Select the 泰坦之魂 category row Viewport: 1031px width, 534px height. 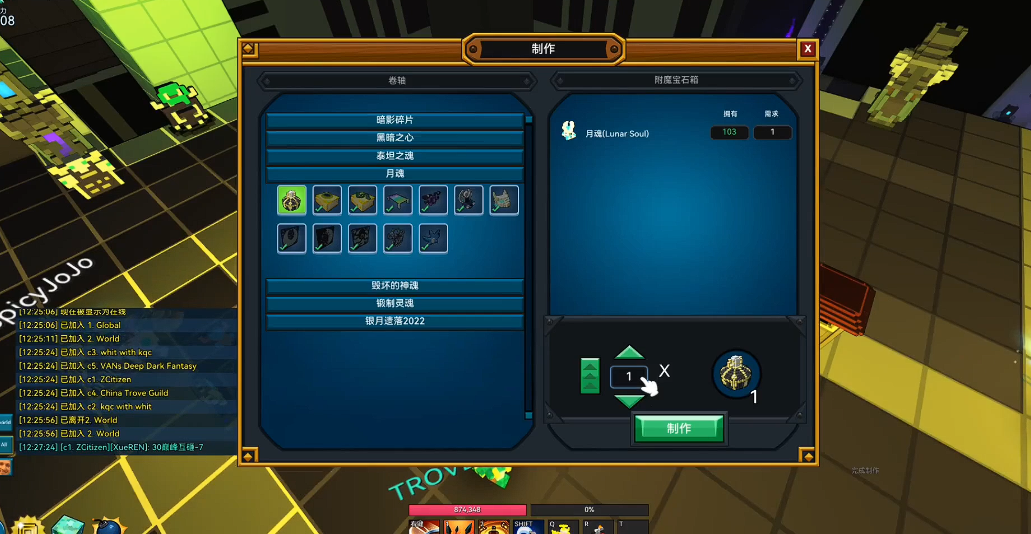tap(395, 156)
